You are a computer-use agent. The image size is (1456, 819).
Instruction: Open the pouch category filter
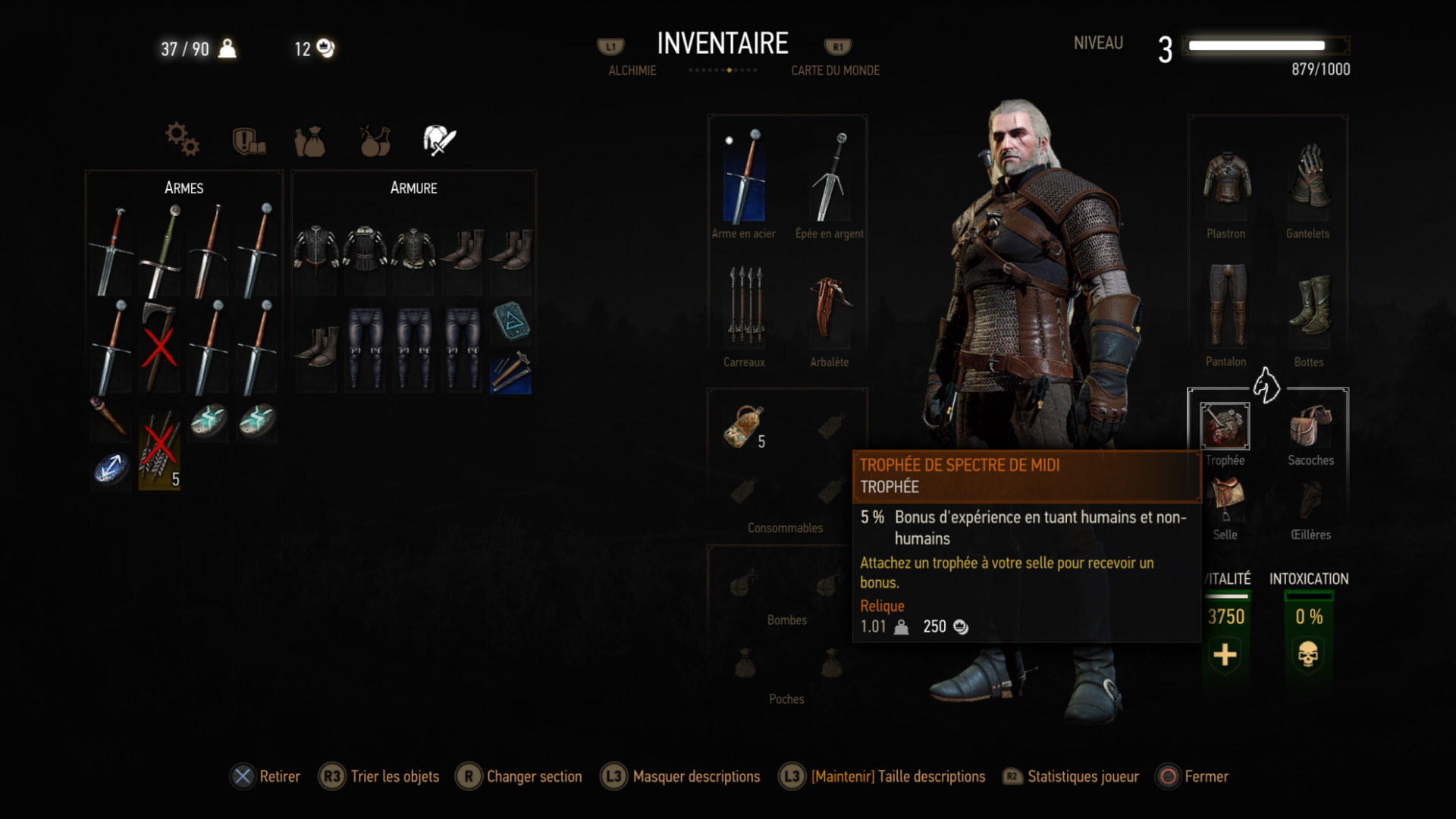(310, 141)
